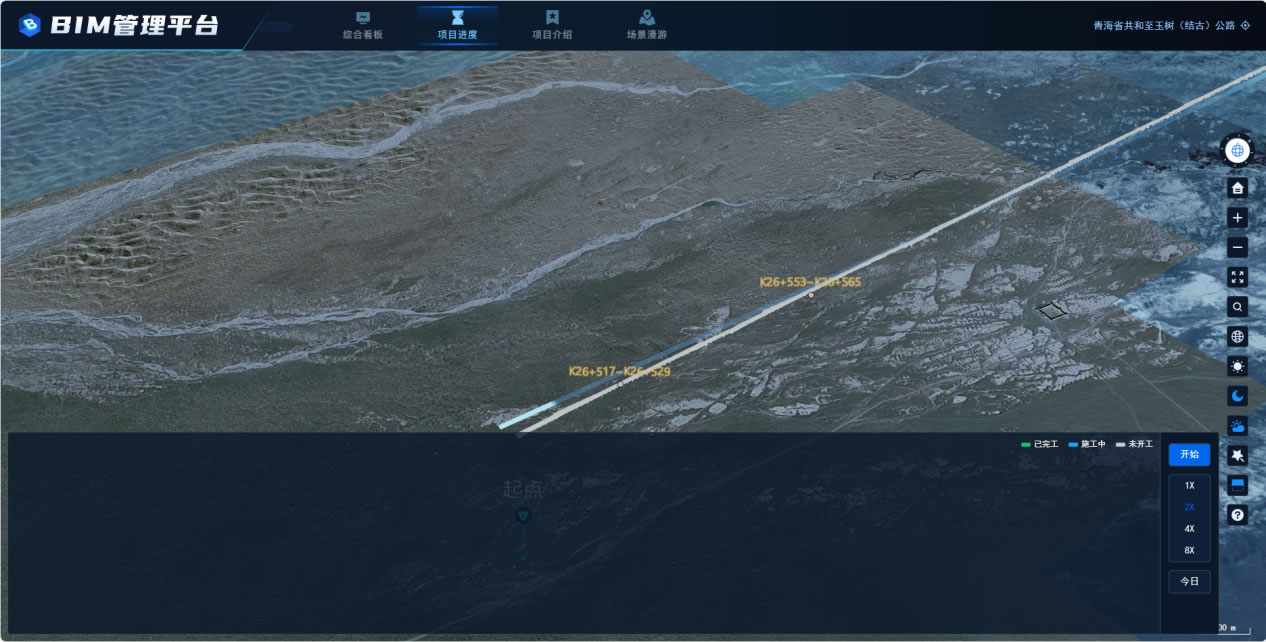Screen dimensions: 1266x642
Task: Return to the home view with the house icon
Action: (1238, 188)
